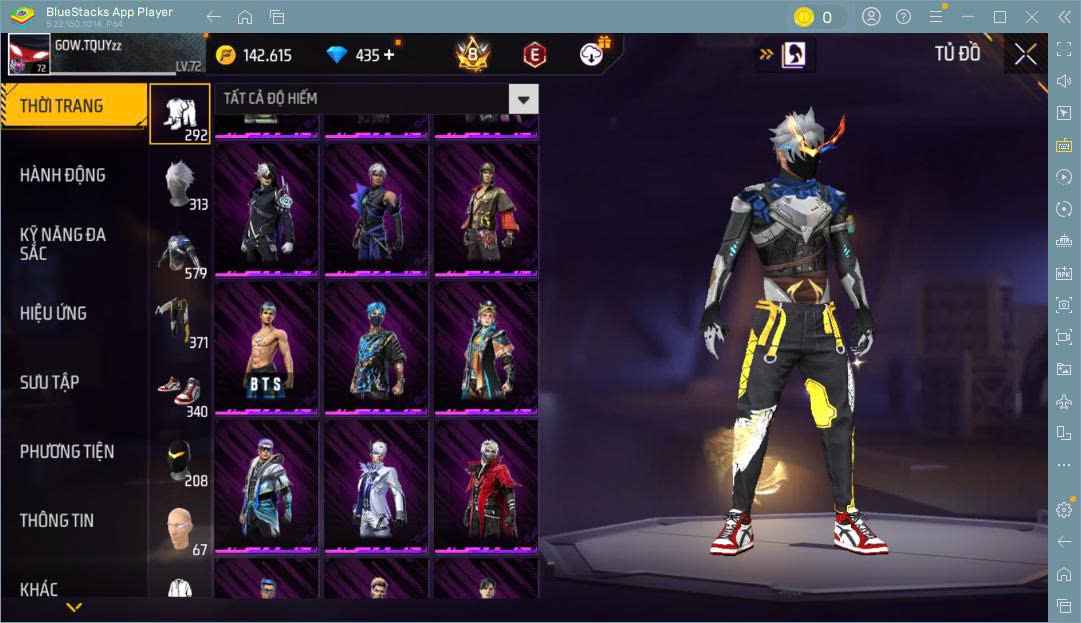Open the SƯU TẬP tab

[x=50, y=382]
